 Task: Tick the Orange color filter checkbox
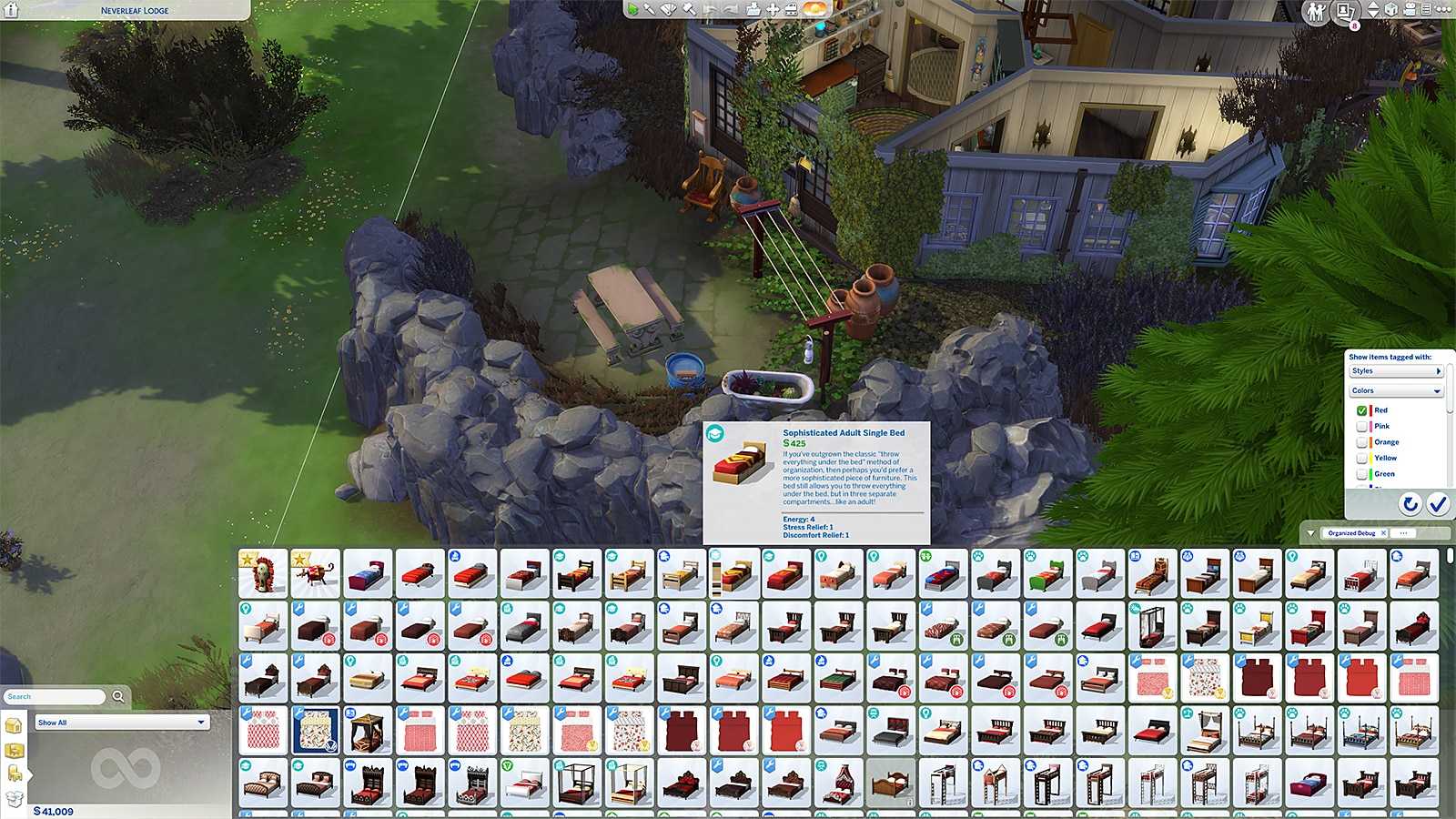click(1362, 442)
